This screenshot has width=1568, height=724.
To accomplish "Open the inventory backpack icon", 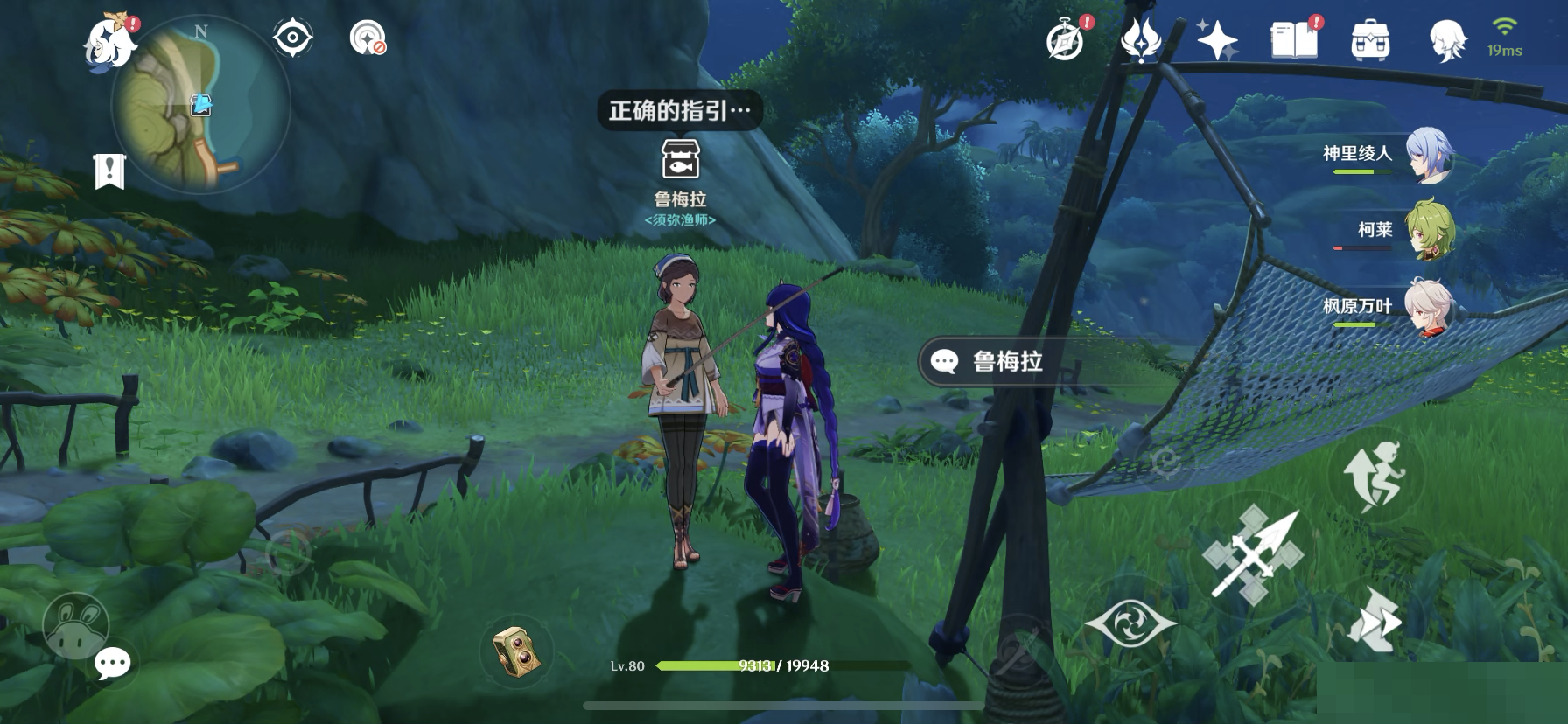I will tap(1370, 38).
